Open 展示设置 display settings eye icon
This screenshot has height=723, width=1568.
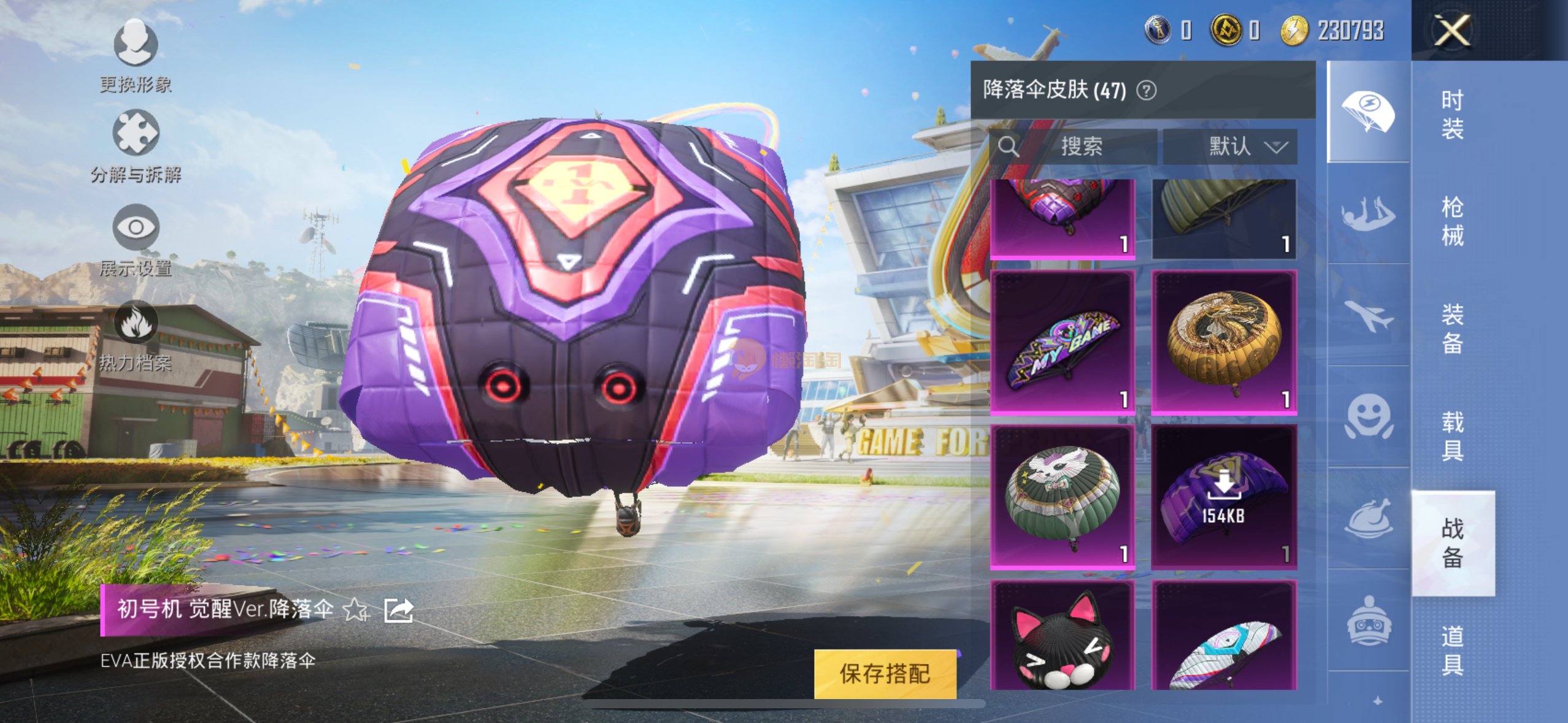point(136,228)
